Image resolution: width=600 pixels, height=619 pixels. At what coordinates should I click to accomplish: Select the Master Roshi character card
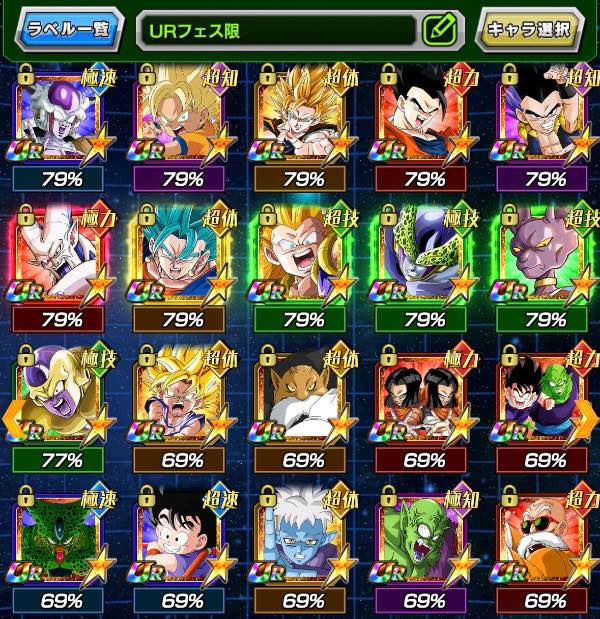click(543, 538)
